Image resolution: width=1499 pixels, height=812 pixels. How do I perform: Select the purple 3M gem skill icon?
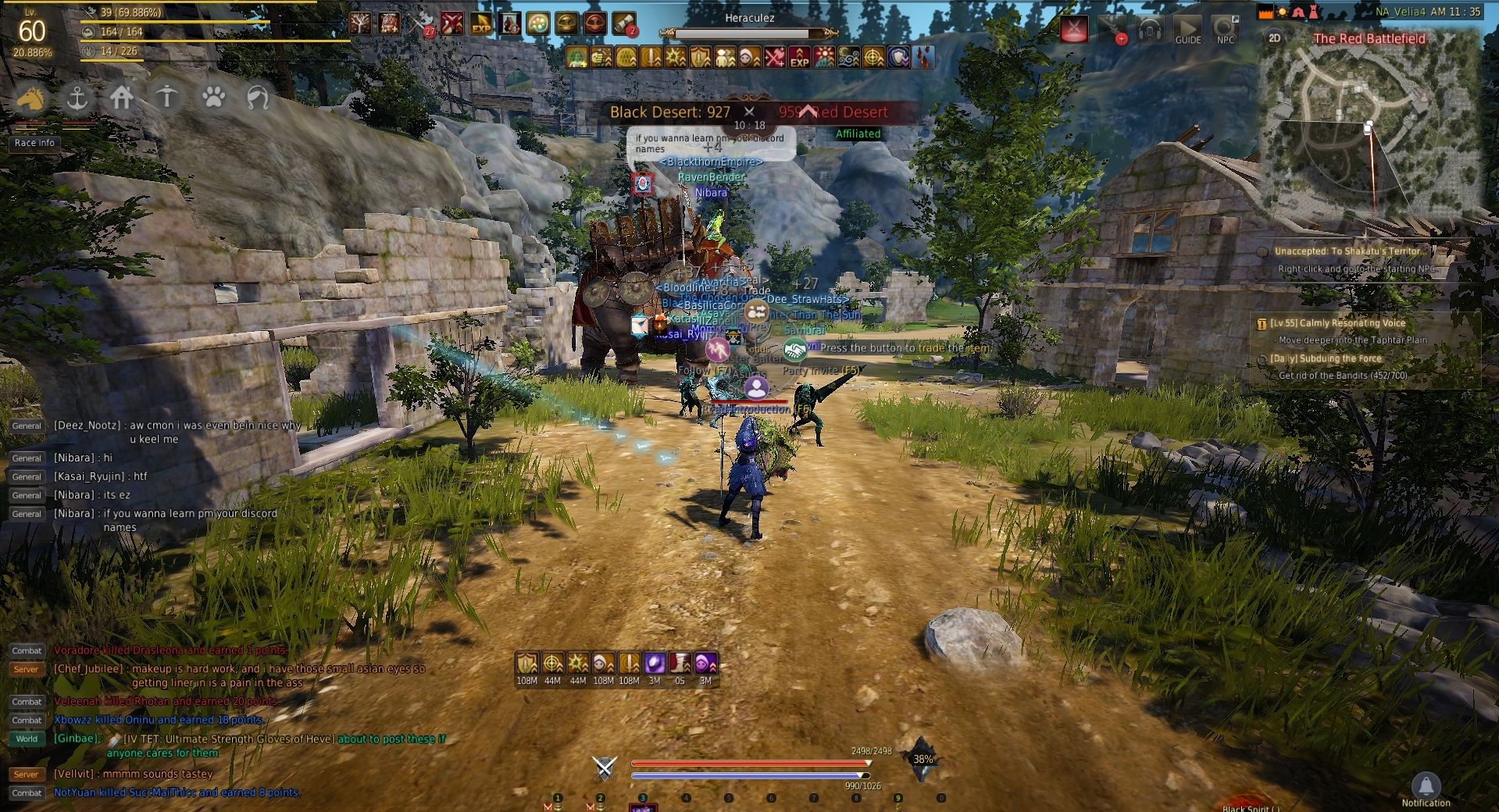click(655, 663)
